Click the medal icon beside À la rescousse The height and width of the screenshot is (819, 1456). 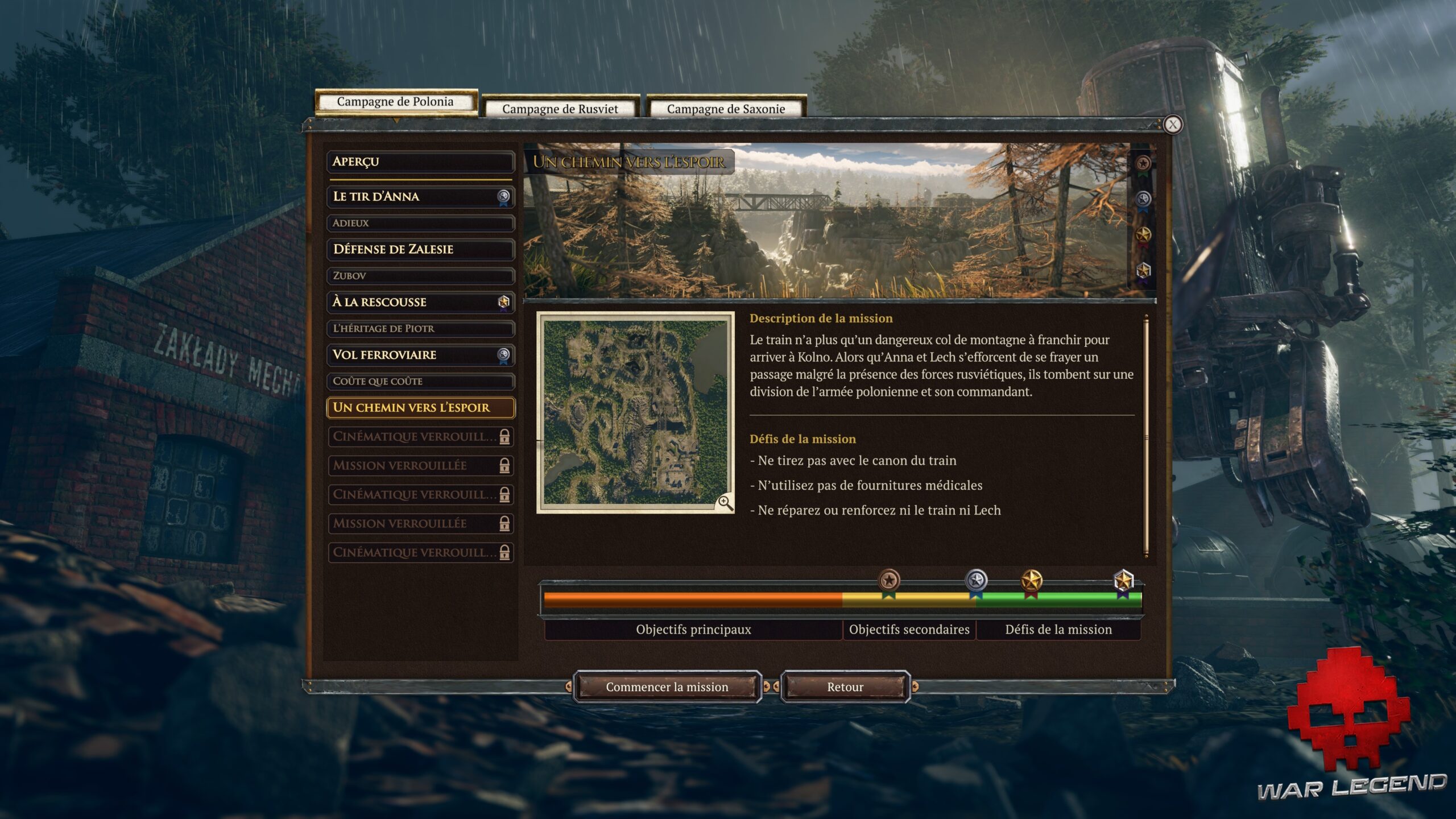(504, 302)
